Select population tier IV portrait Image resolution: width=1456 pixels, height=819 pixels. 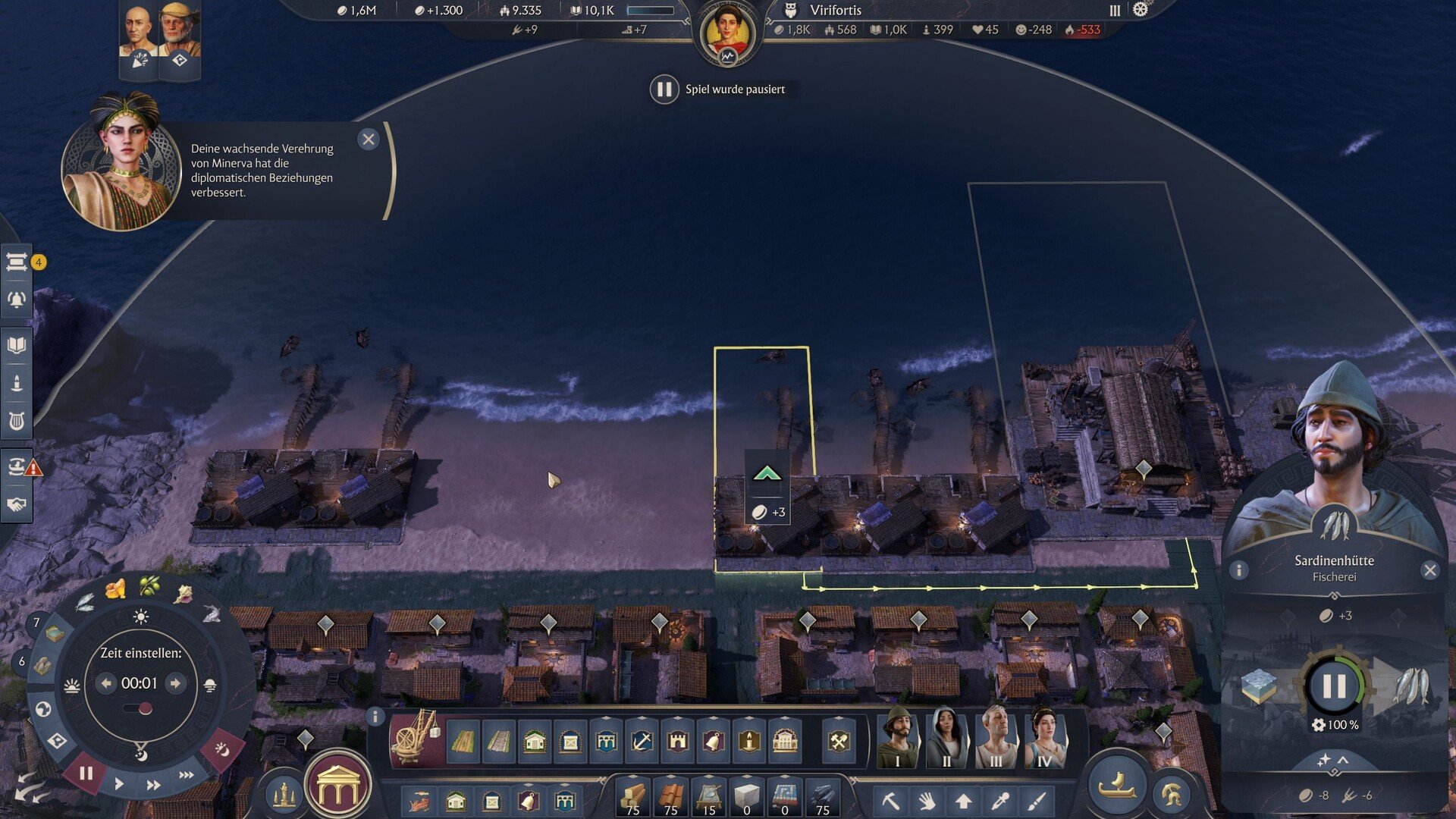pos(1045,738)
